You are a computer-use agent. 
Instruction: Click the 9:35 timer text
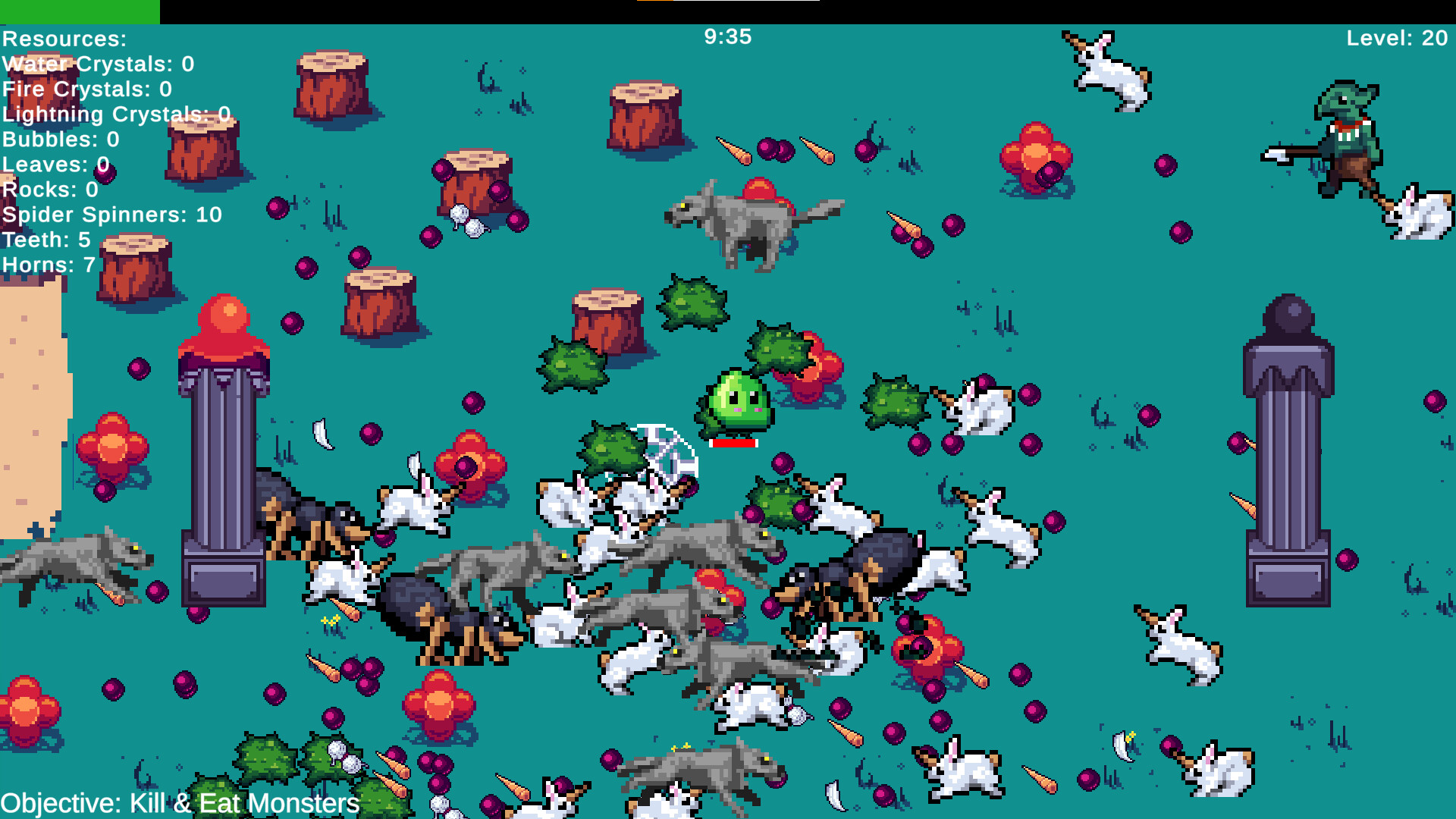click(x=728, y=34)
